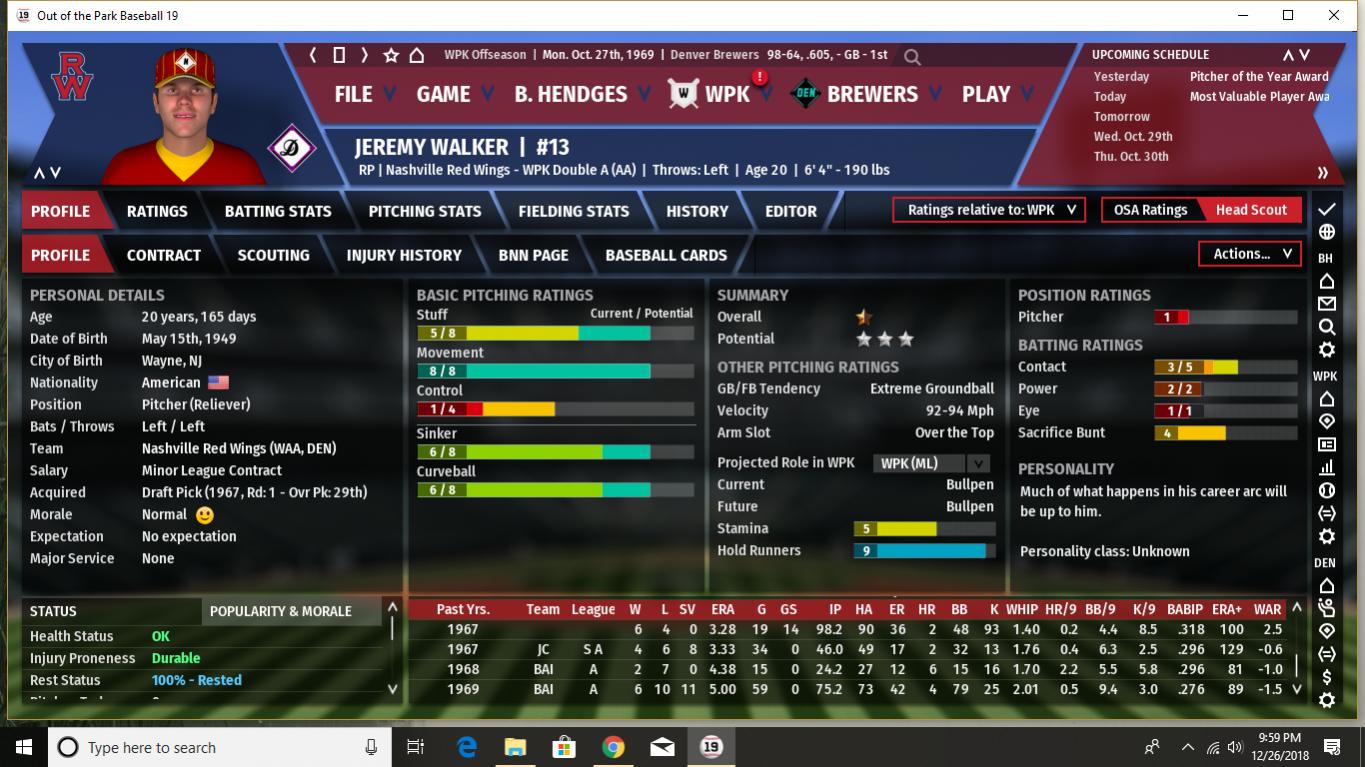Show the player History tab
Image resolution: width=1365 pixels, height=767 pixels.
pyautogui.click(x=697, y=211)
